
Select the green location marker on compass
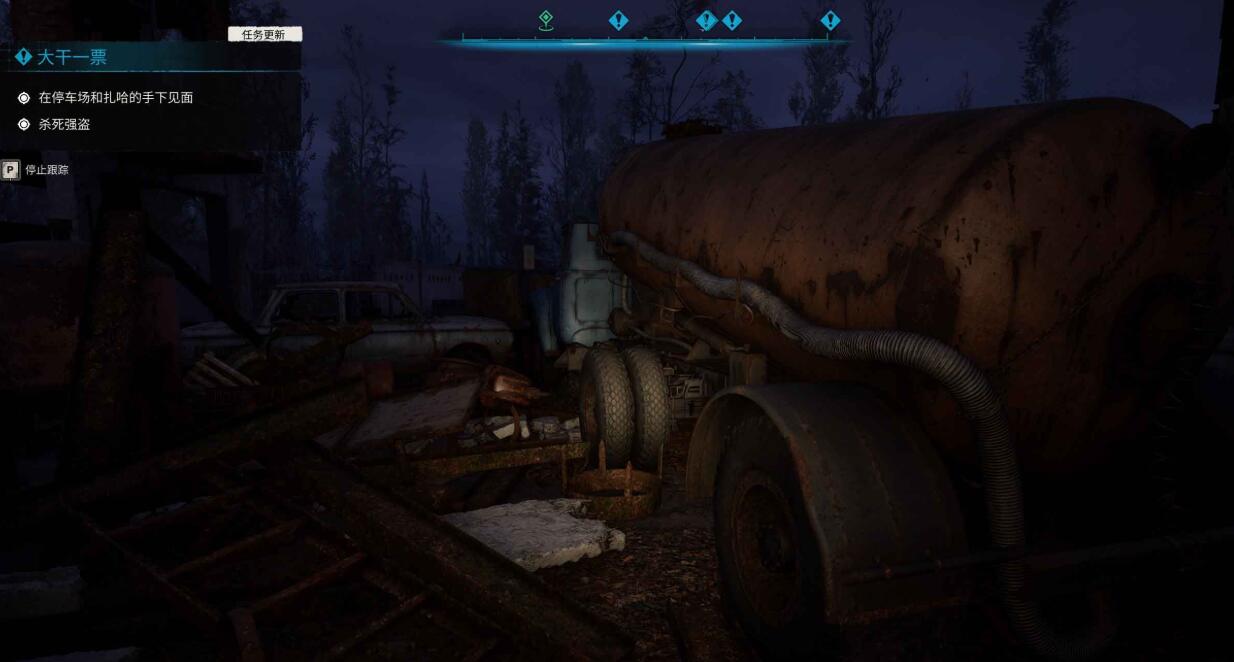pos(545,20)
